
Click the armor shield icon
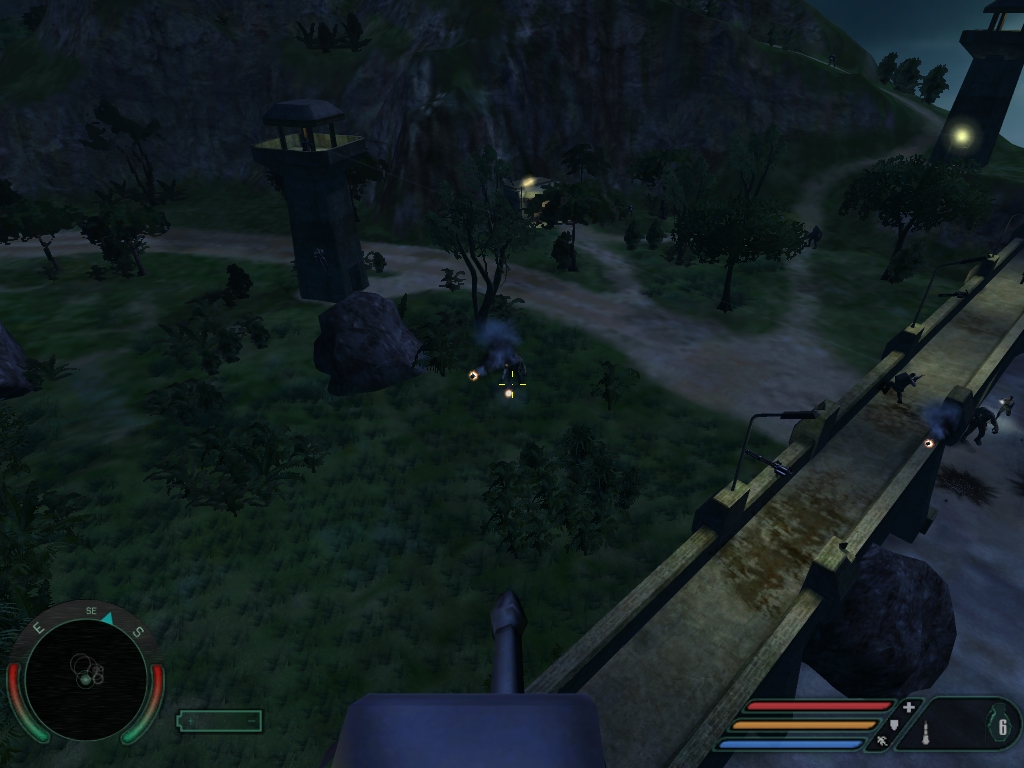point(895,724)
